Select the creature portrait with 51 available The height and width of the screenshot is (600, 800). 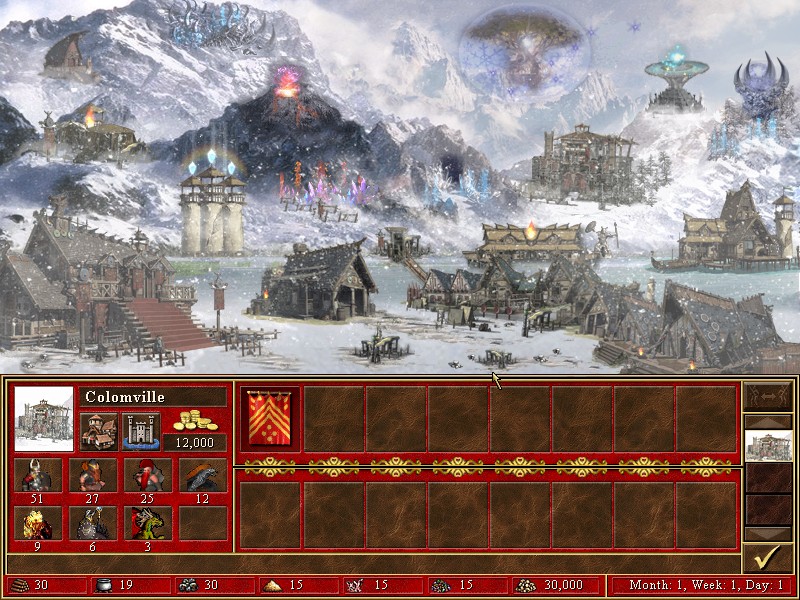point(38,475)
